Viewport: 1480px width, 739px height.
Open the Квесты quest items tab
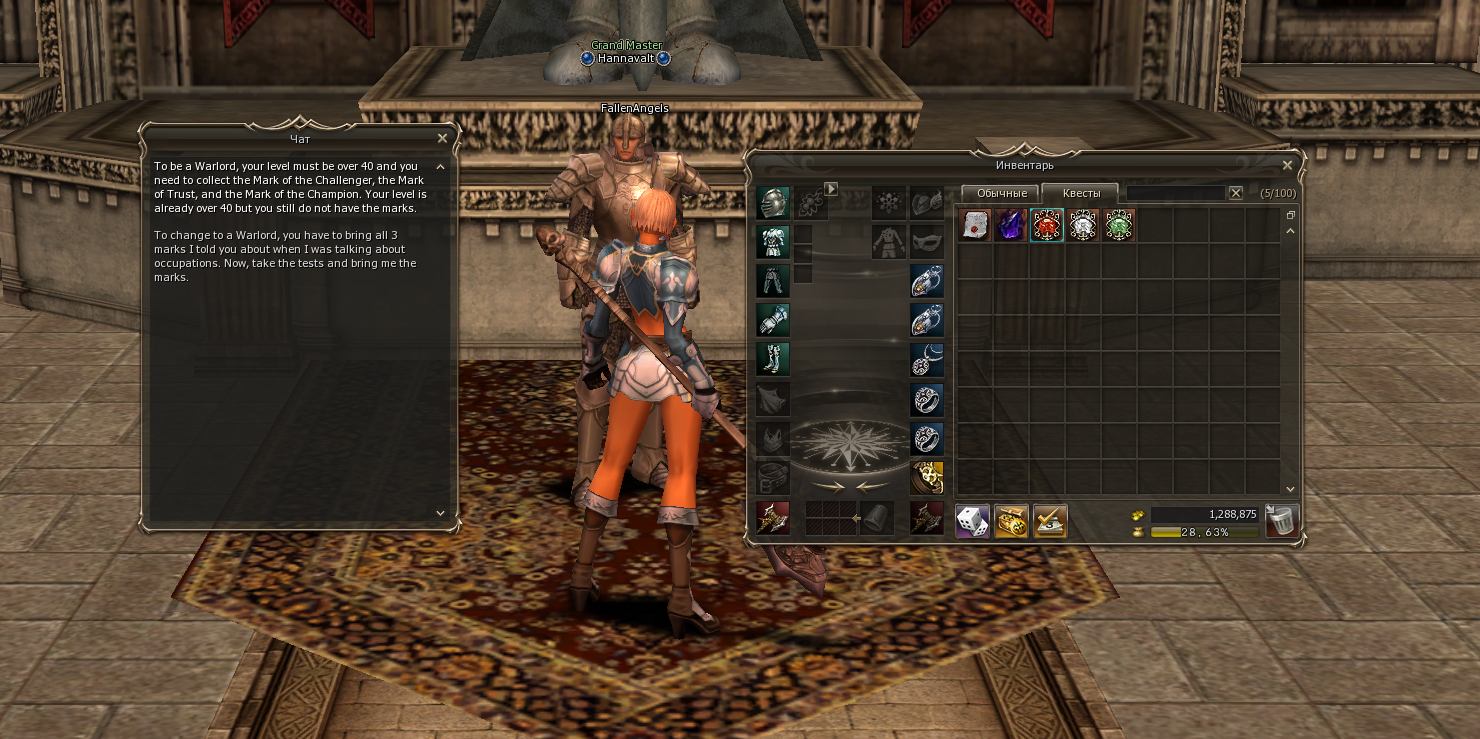[1080, 193]
